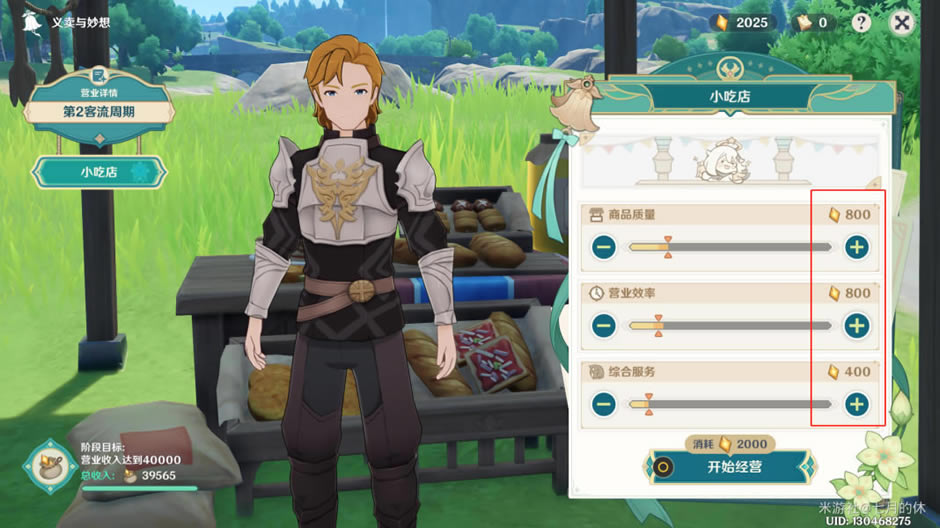Viewport: 940px width, 528px height.
Task: Click the 商品质量 slider track
Action: click(x=730, y=247)
